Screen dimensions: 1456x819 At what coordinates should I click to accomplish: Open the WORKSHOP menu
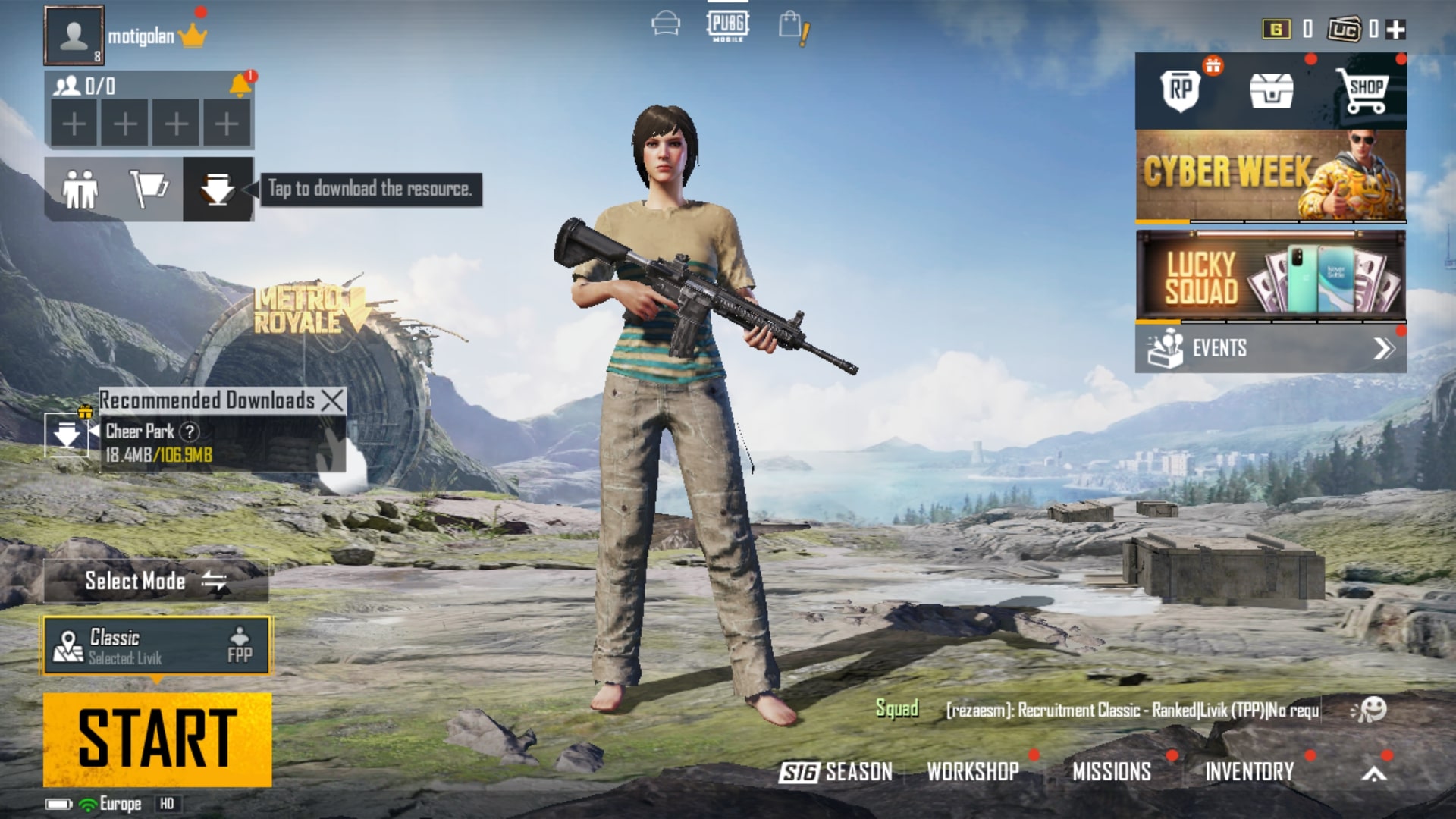point(973,772)
